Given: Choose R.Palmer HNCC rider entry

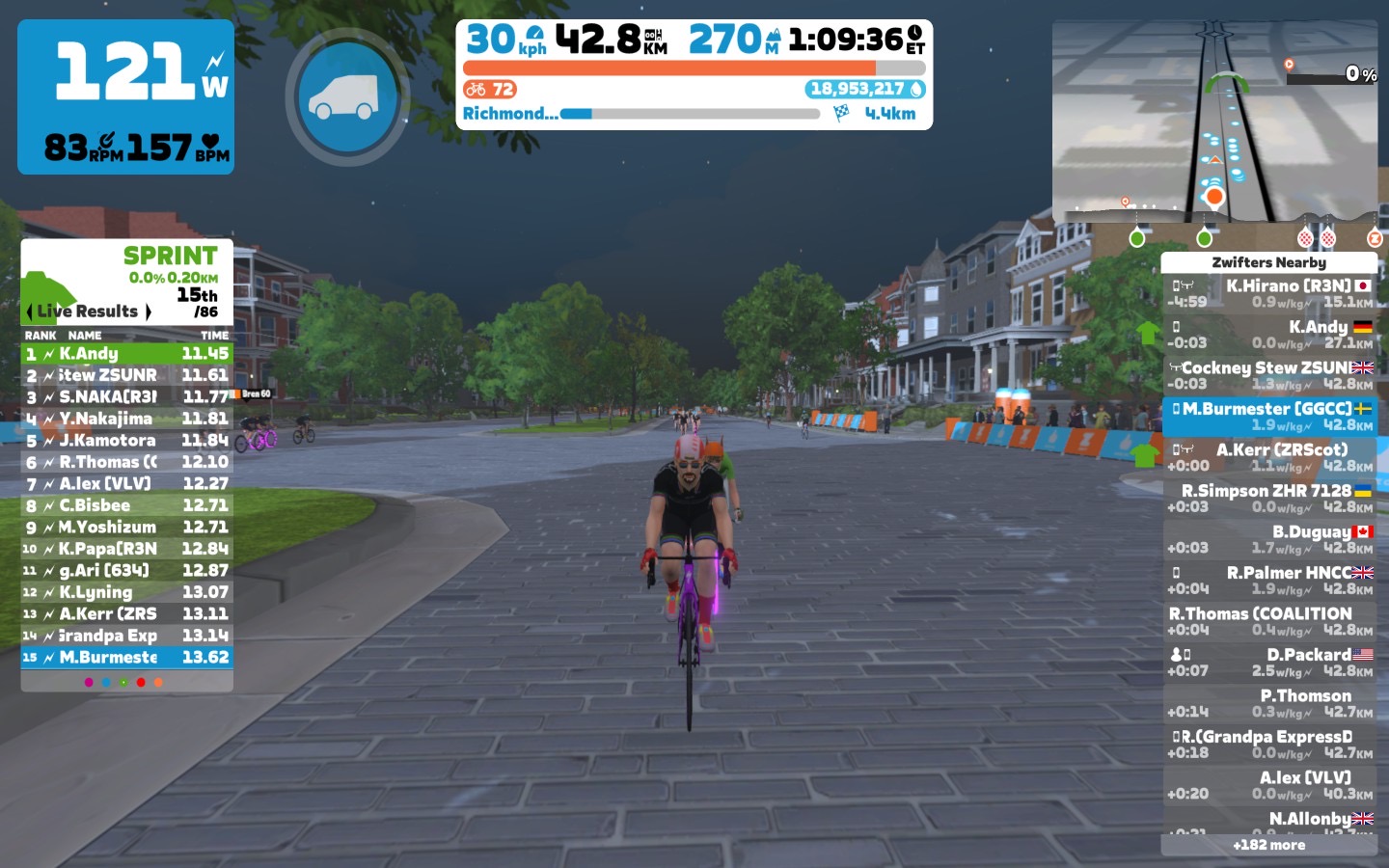Looking at the screenshot, I should pyautogui.click(x=1268, y=580).
